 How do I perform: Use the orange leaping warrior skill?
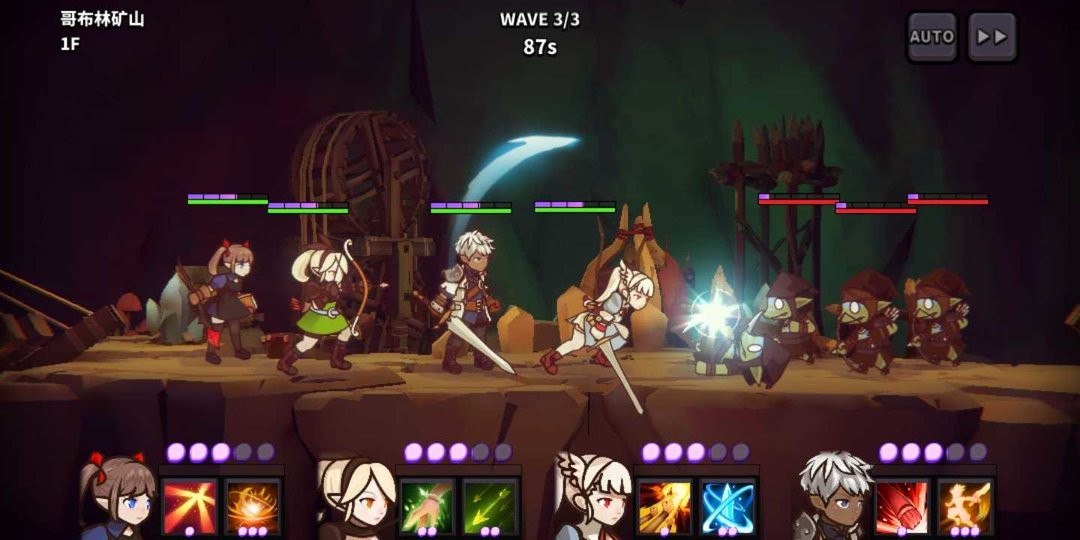tap(965, 506)
